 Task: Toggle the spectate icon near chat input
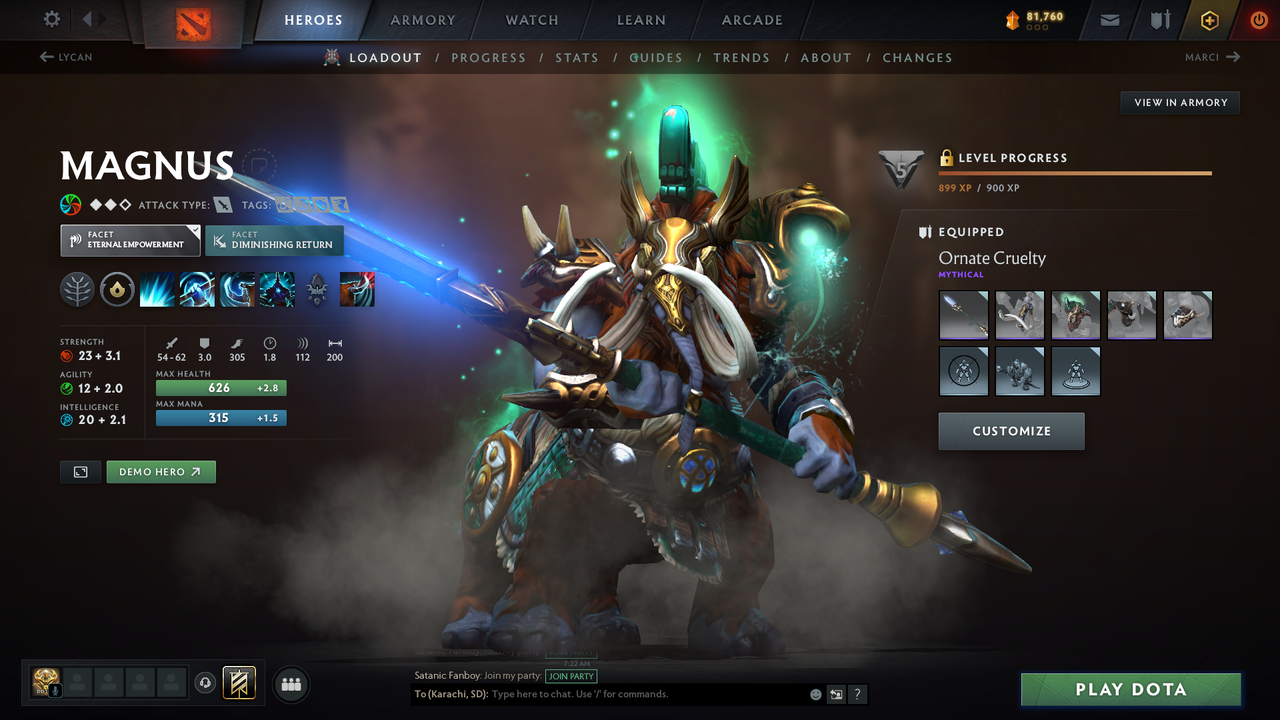836,694
